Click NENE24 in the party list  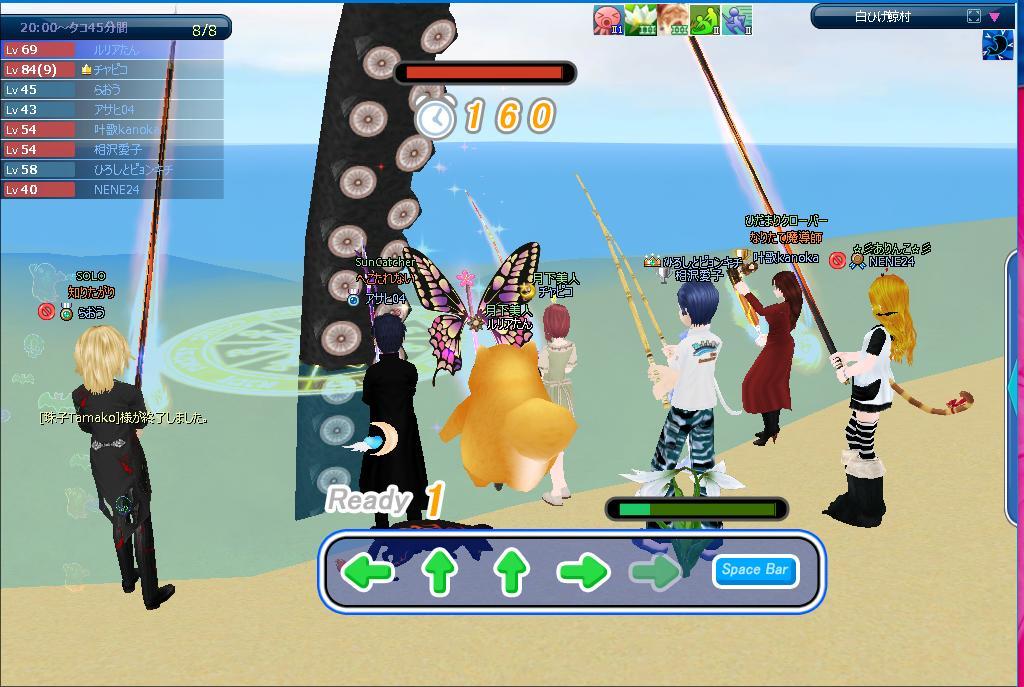116,190
